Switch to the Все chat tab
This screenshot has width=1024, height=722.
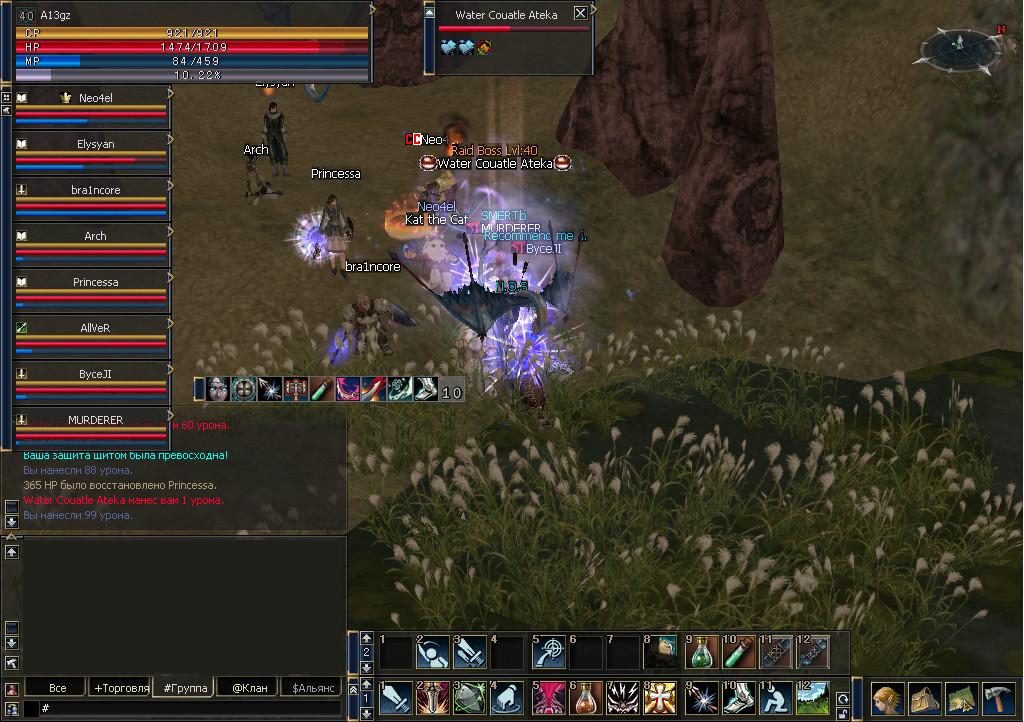point(57,688)
